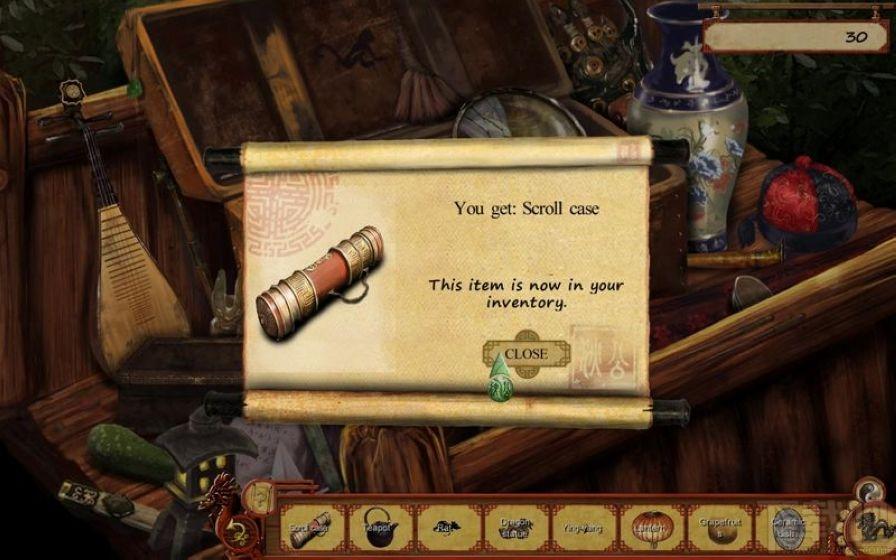Close the Scroll case popup
896x560 pixels.
click(526, 353)
